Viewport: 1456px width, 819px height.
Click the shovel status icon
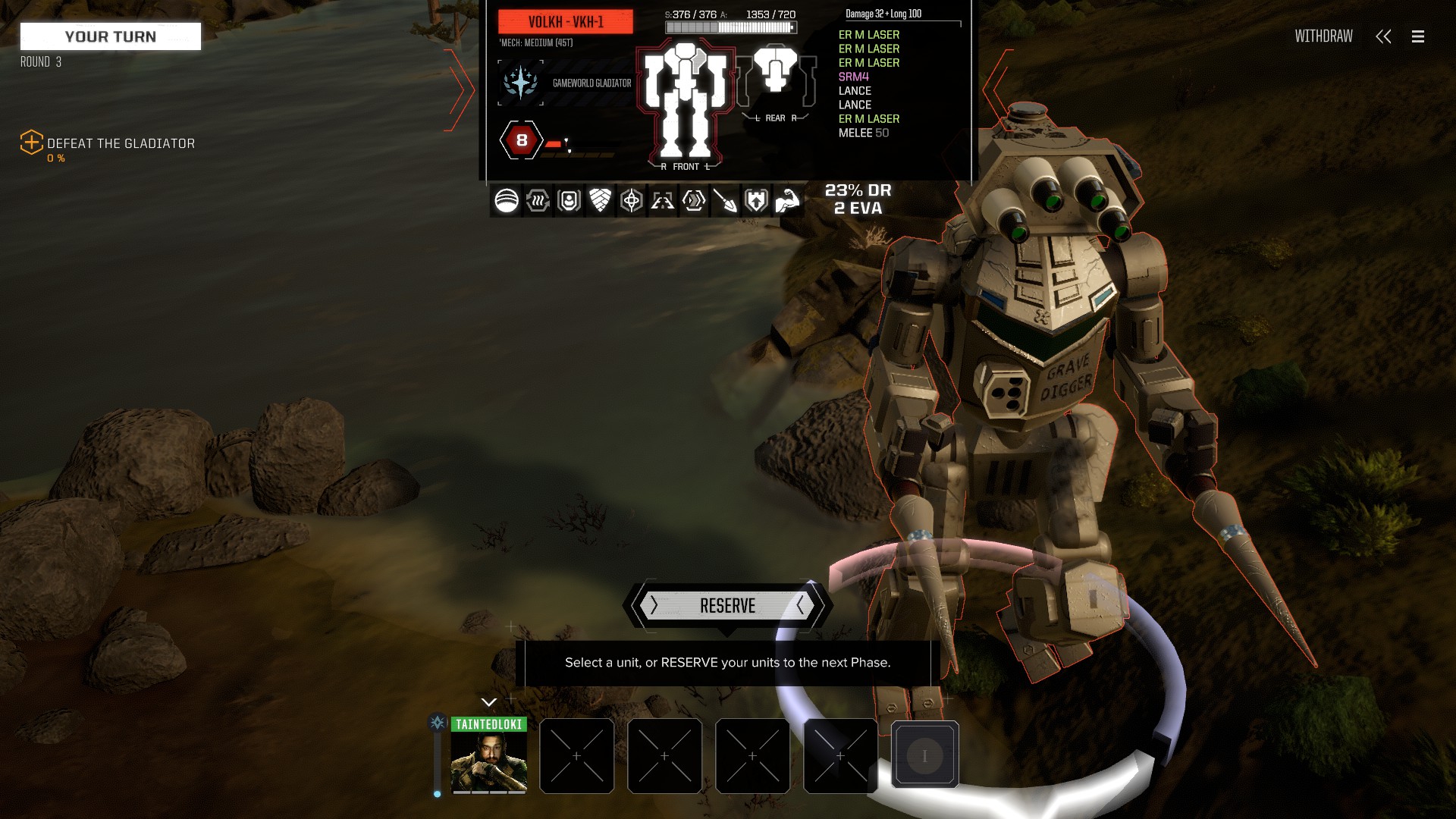(x=725, y=201)
